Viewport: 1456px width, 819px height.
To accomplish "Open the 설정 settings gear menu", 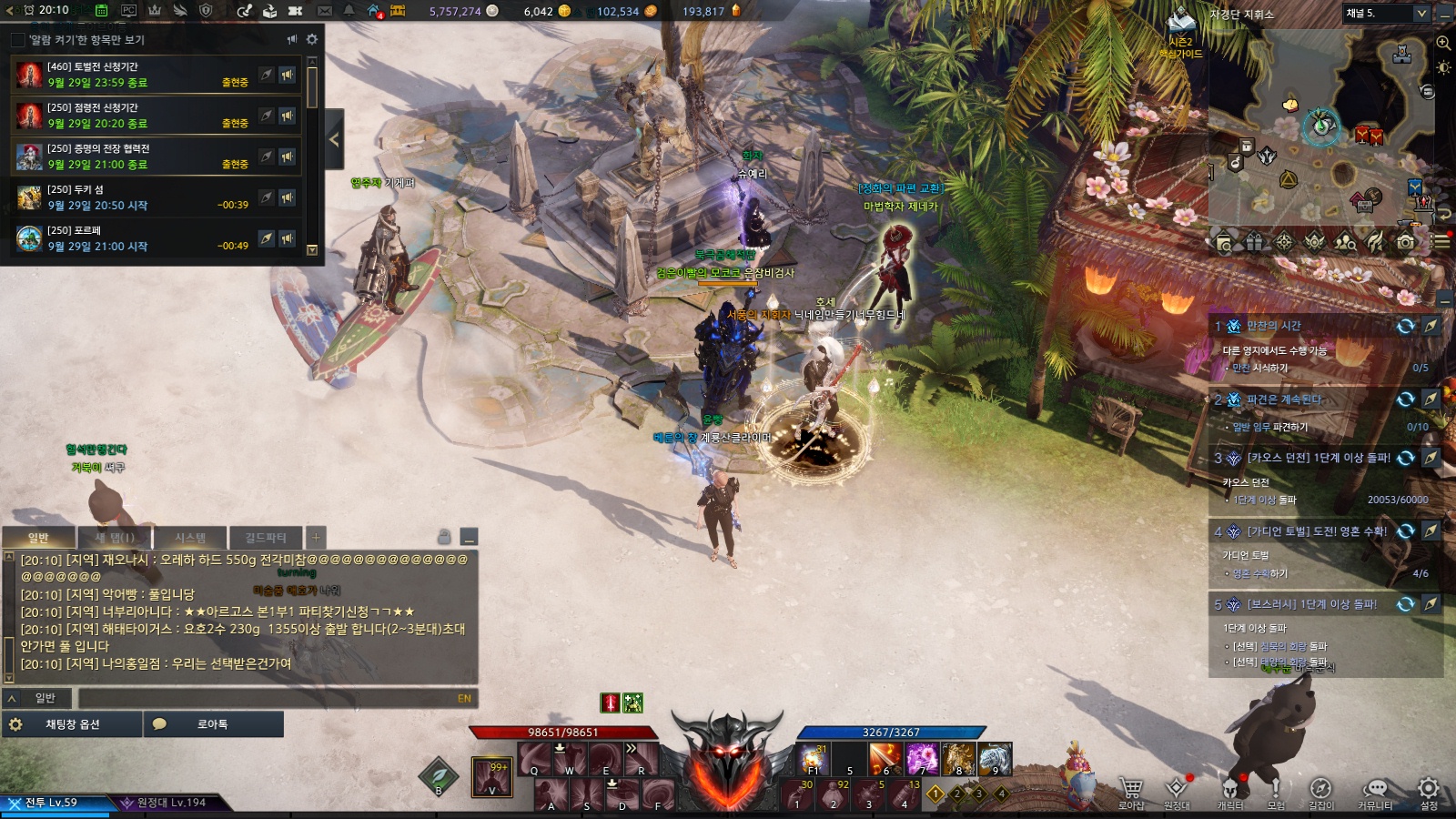I will [x=1429, y=791].
